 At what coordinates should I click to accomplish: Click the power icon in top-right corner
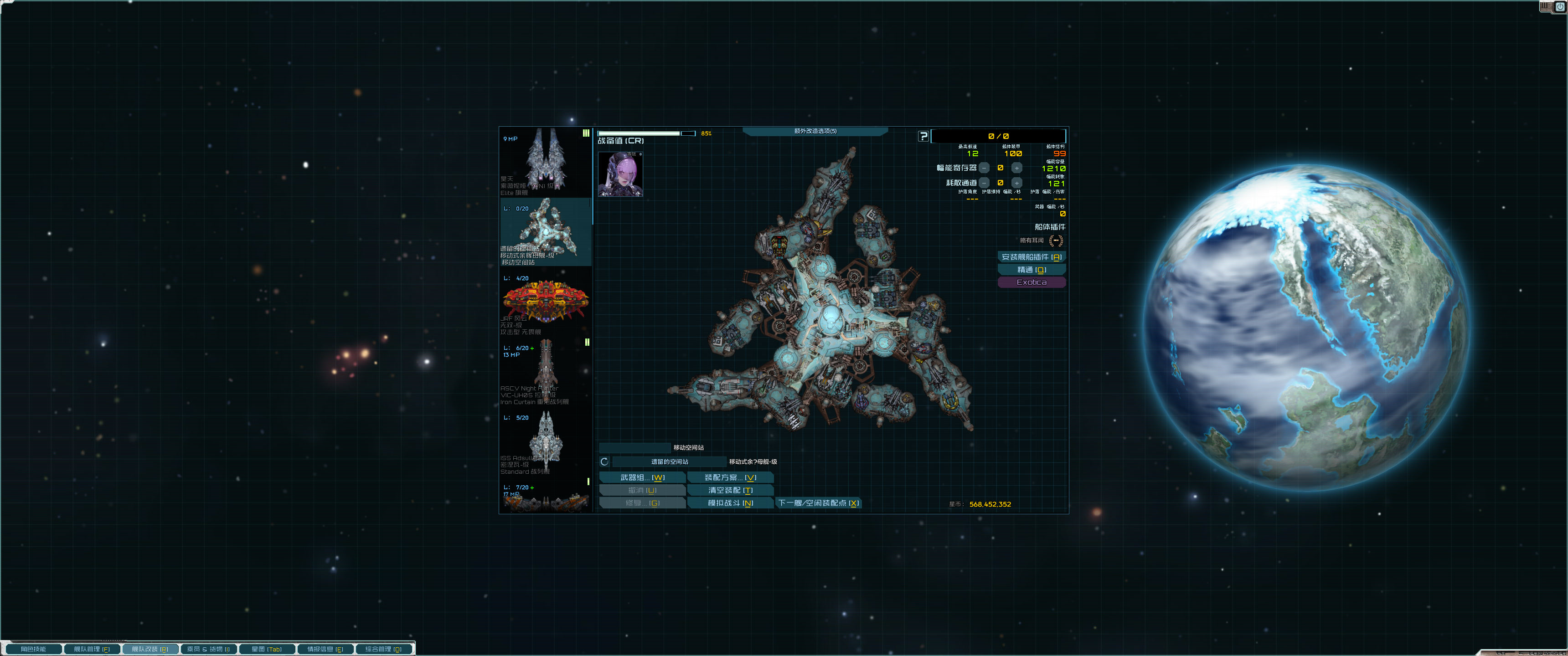1560,6
